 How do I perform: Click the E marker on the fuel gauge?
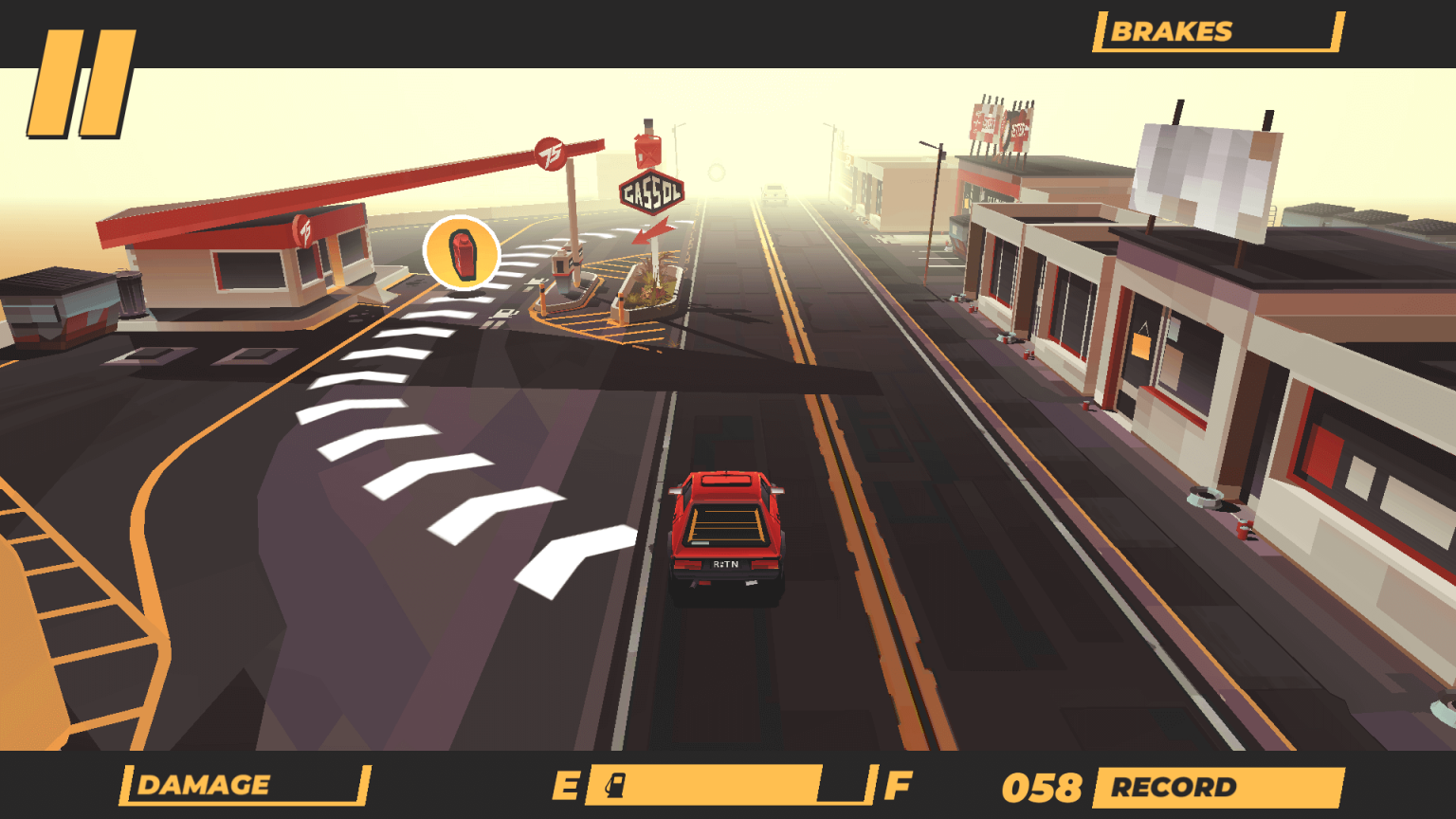click(568, 783)
